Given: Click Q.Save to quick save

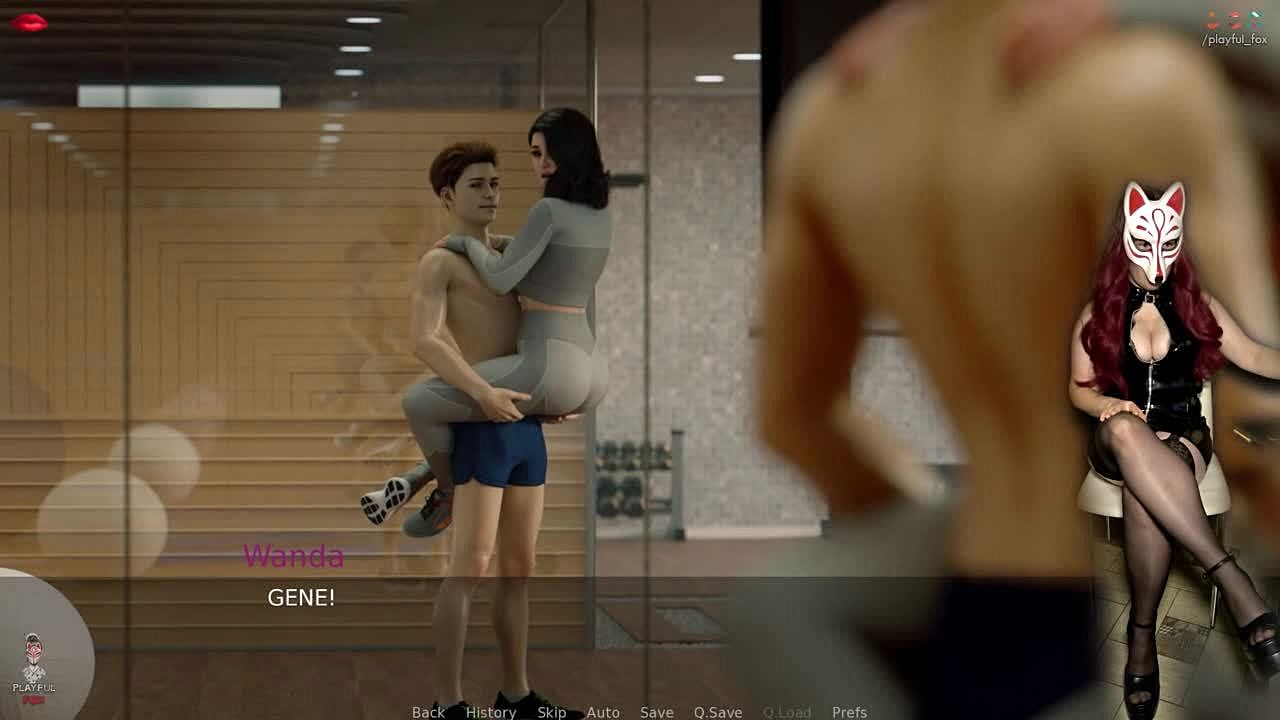Looking at the screenshot, I should [717, 712].
